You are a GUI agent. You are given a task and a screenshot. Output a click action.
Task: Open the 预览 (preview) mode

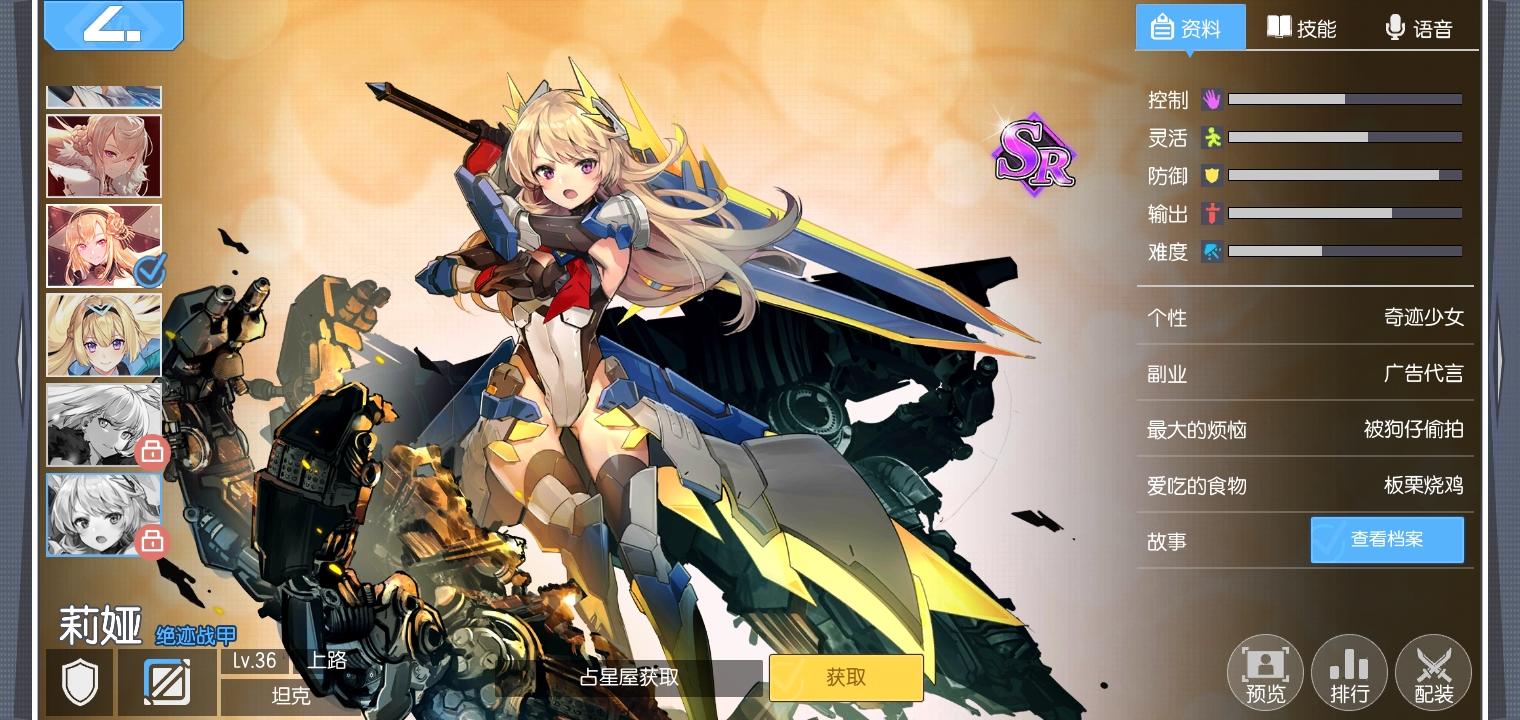(1263, 671)
